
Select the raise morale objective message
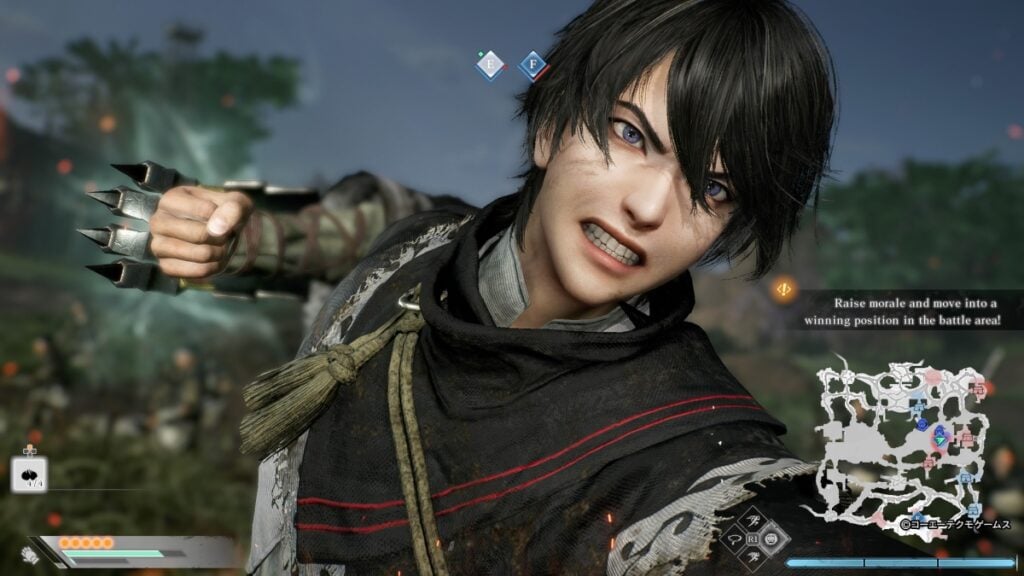coord(903,309)
